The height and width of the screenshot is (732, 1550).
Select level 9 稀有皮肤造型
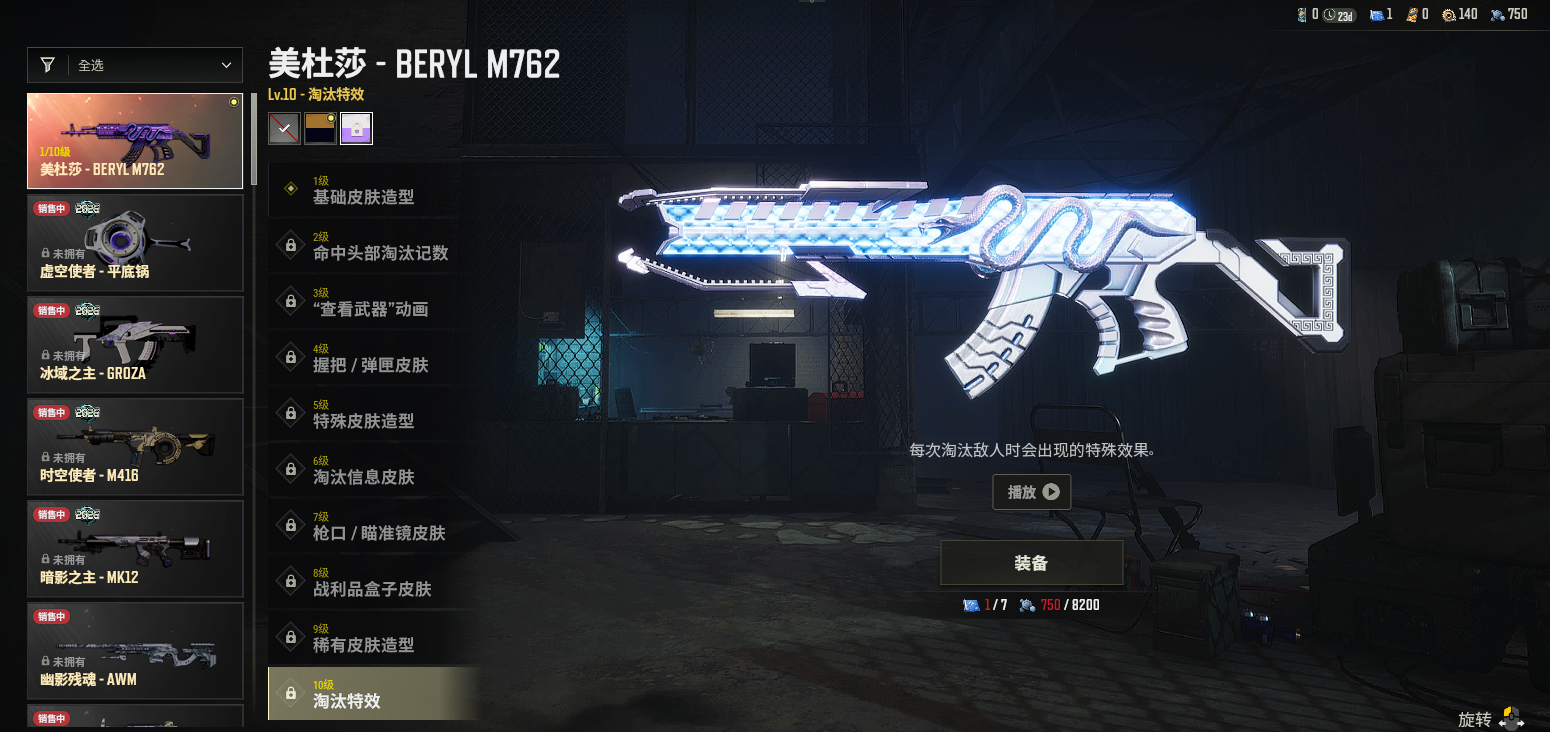point(364,638)
